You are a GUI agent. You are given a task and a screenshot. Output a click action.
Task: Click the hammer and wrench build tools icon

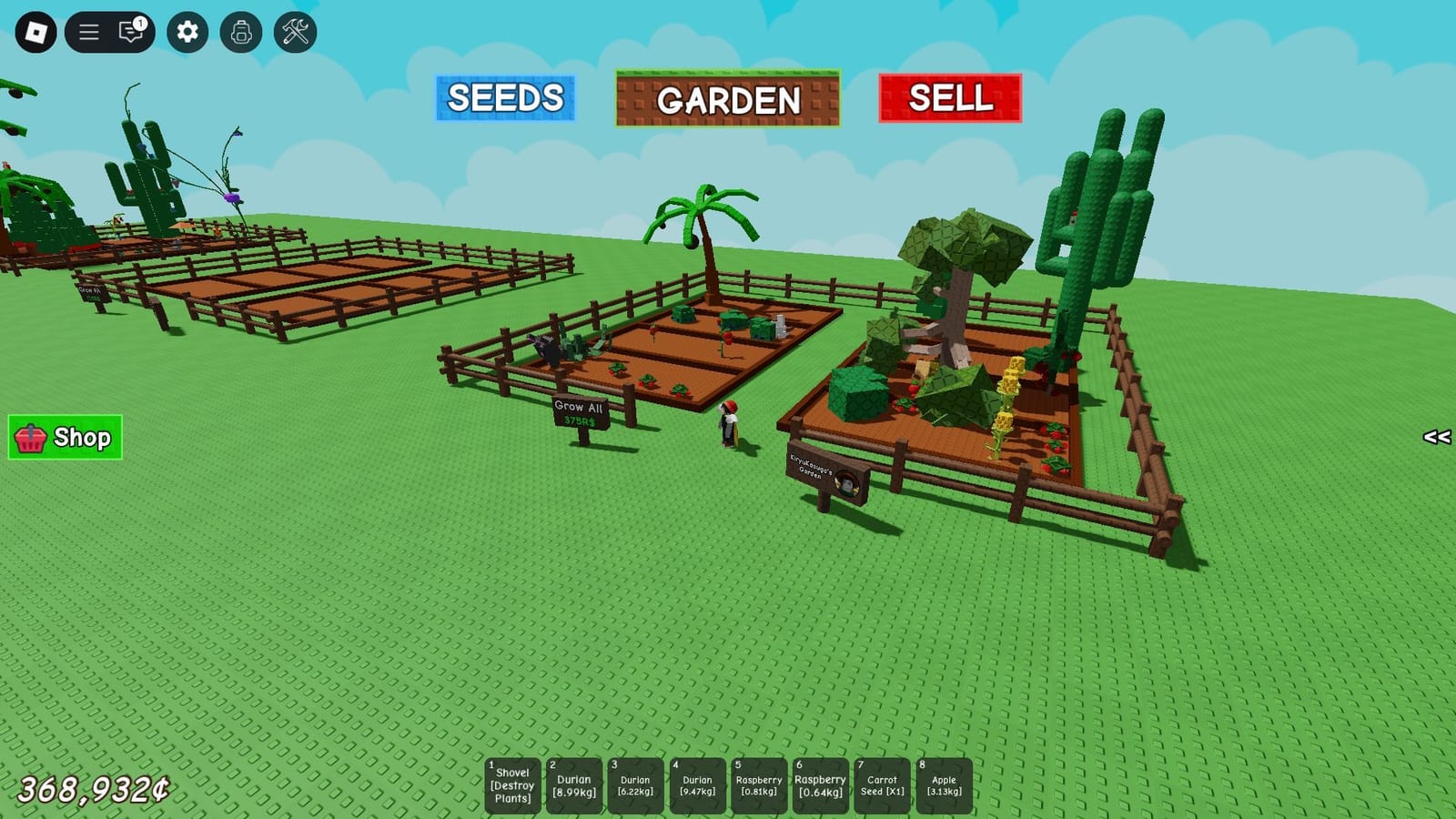293,30
